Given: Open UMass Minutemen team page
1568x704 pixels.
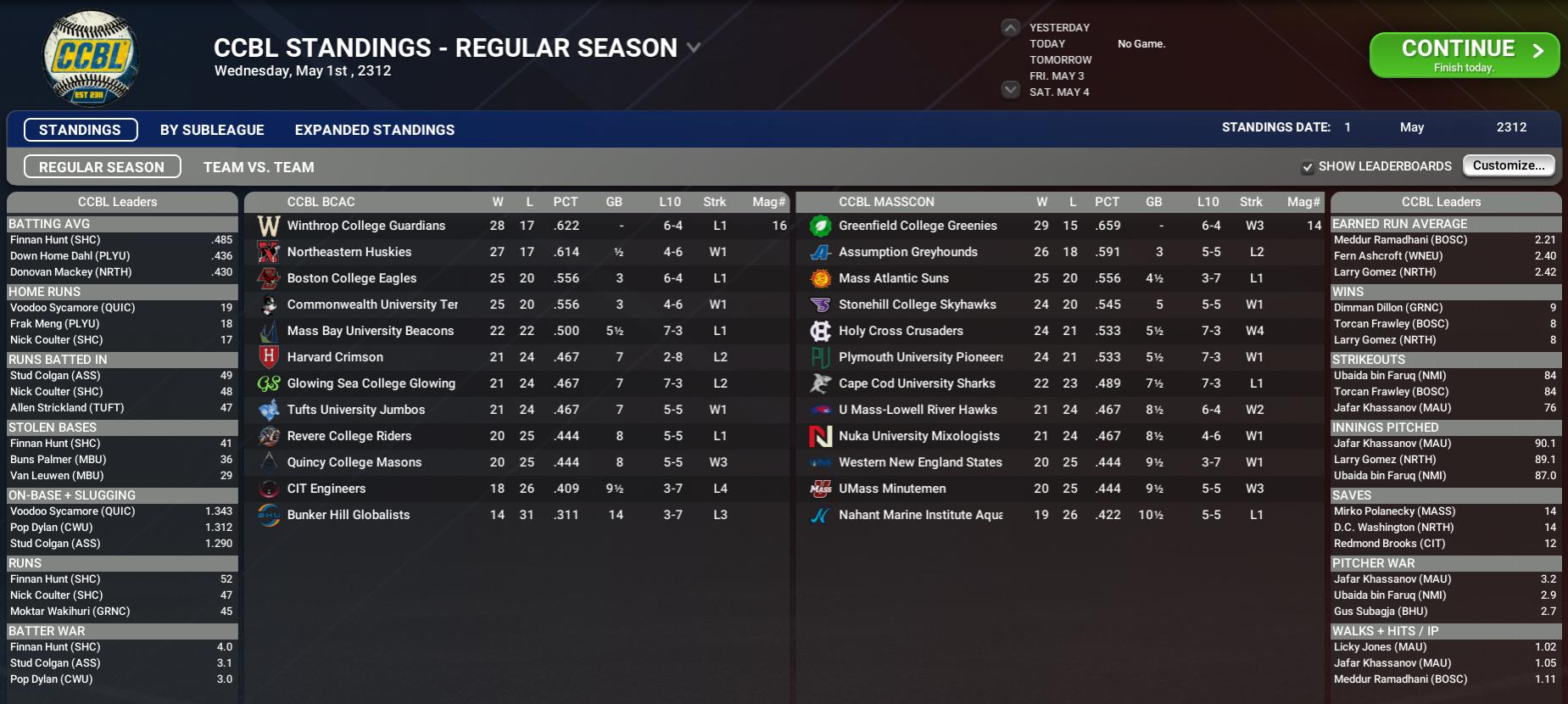Looking at the screenshot, I should tap(892, 489).
